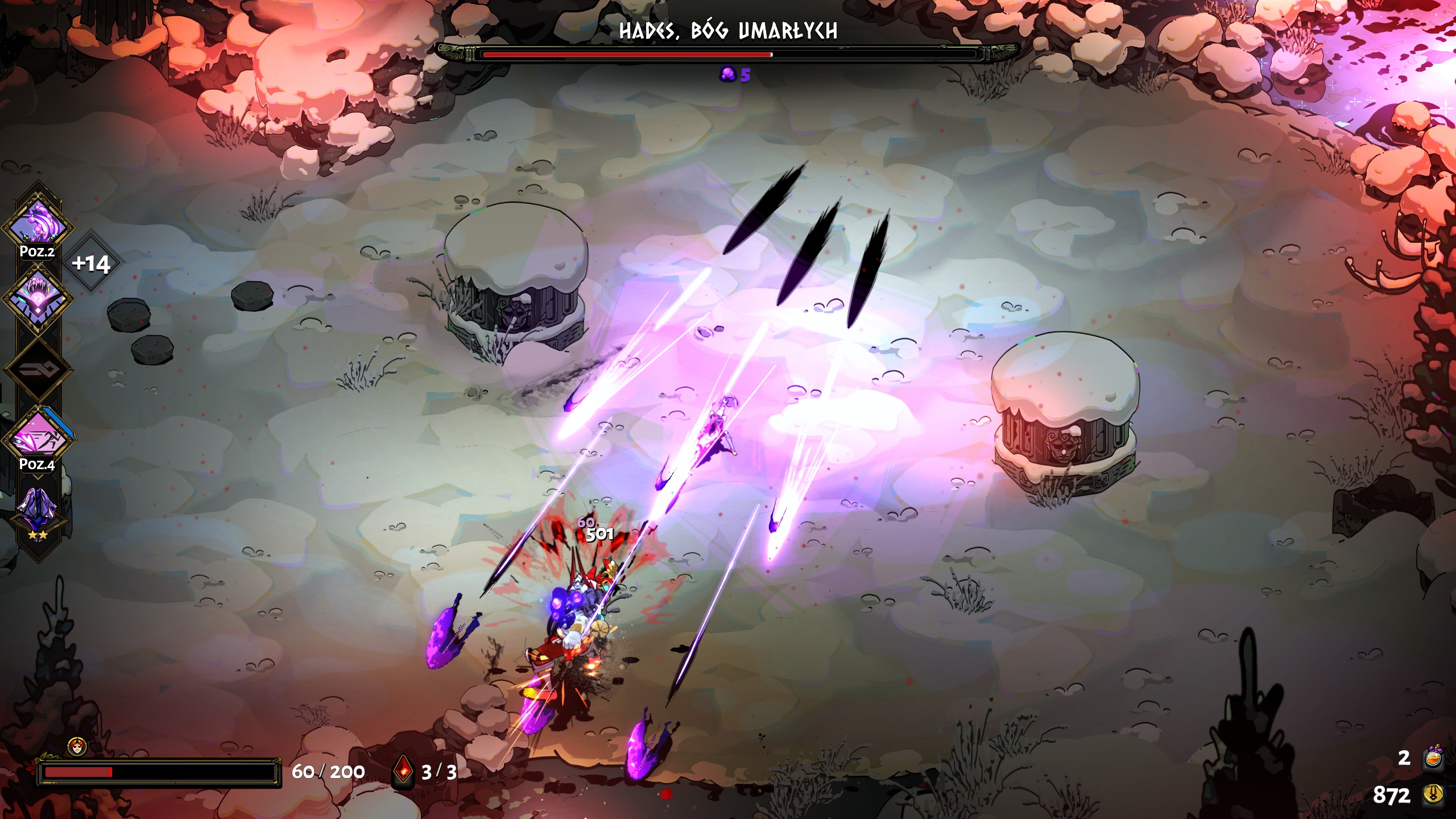The width and height of the screenshot is (1456, 819).
Task: Click the gold coin currency icon
Action: [x=1433, y=794]
